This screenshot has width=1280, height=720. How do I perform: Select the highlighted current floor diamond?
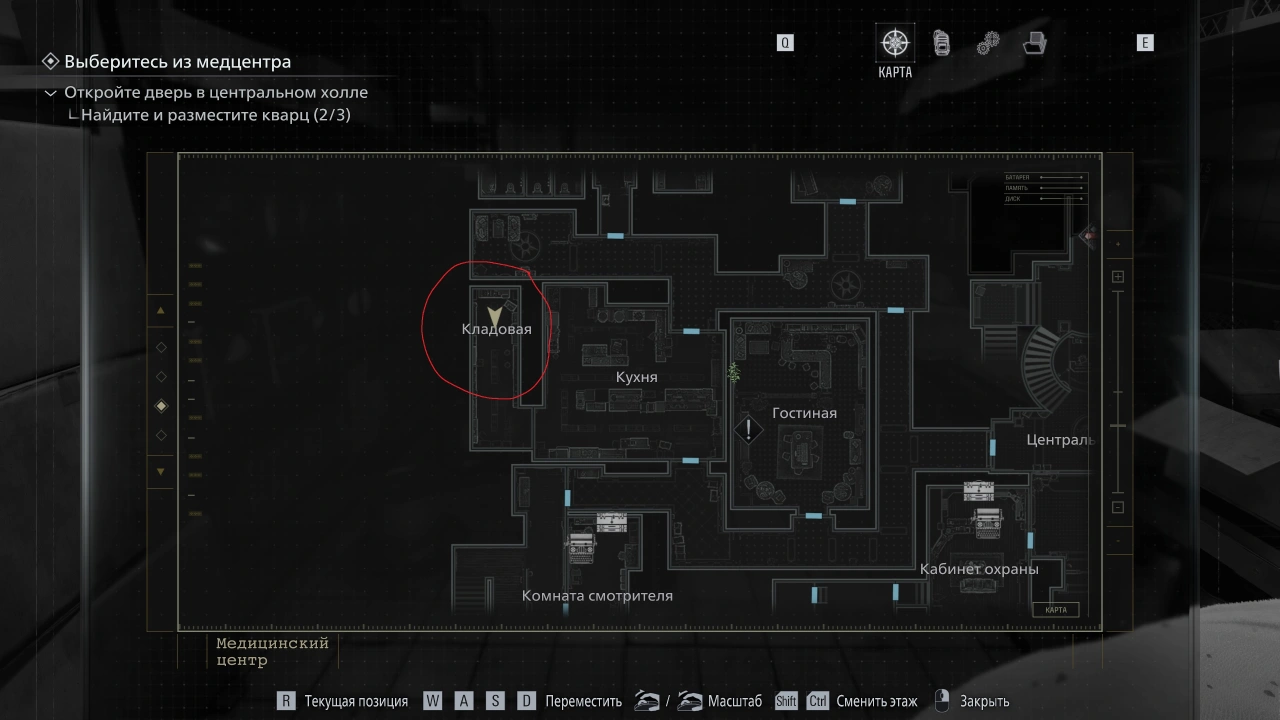(161, 406)
